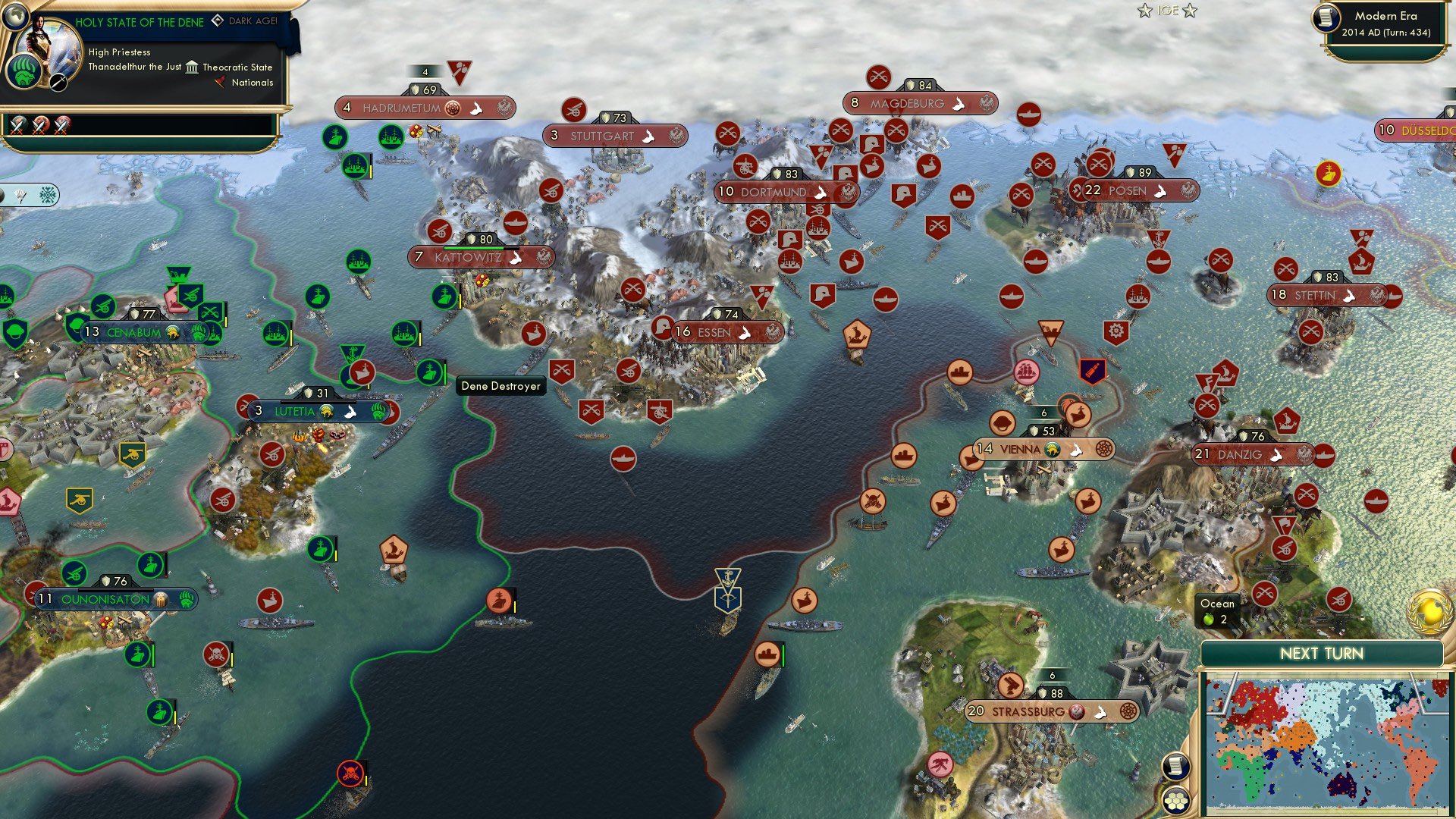Open the globe overlay icon in top-left corner
Viewport: 1456px width, 819px height.
(17, 17)
